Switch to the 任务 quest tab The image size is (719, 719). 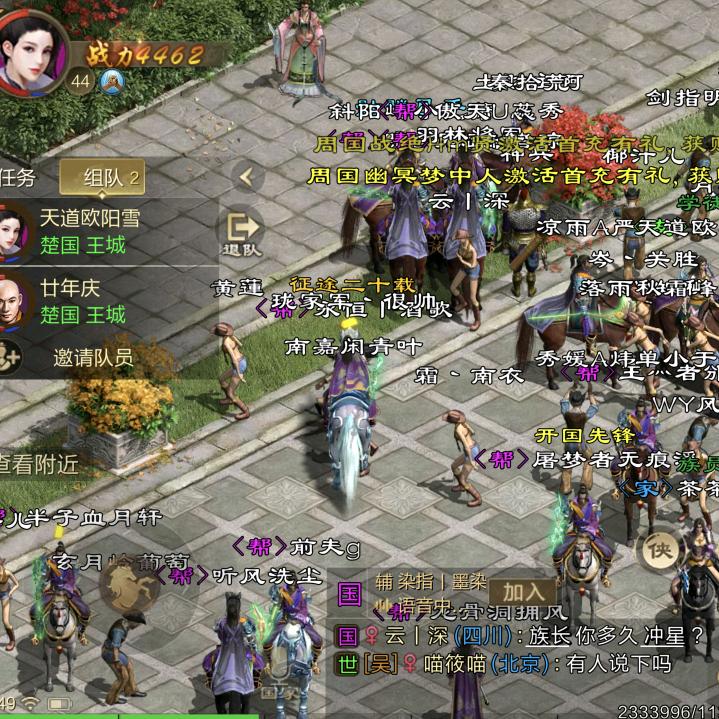point(18,178)
